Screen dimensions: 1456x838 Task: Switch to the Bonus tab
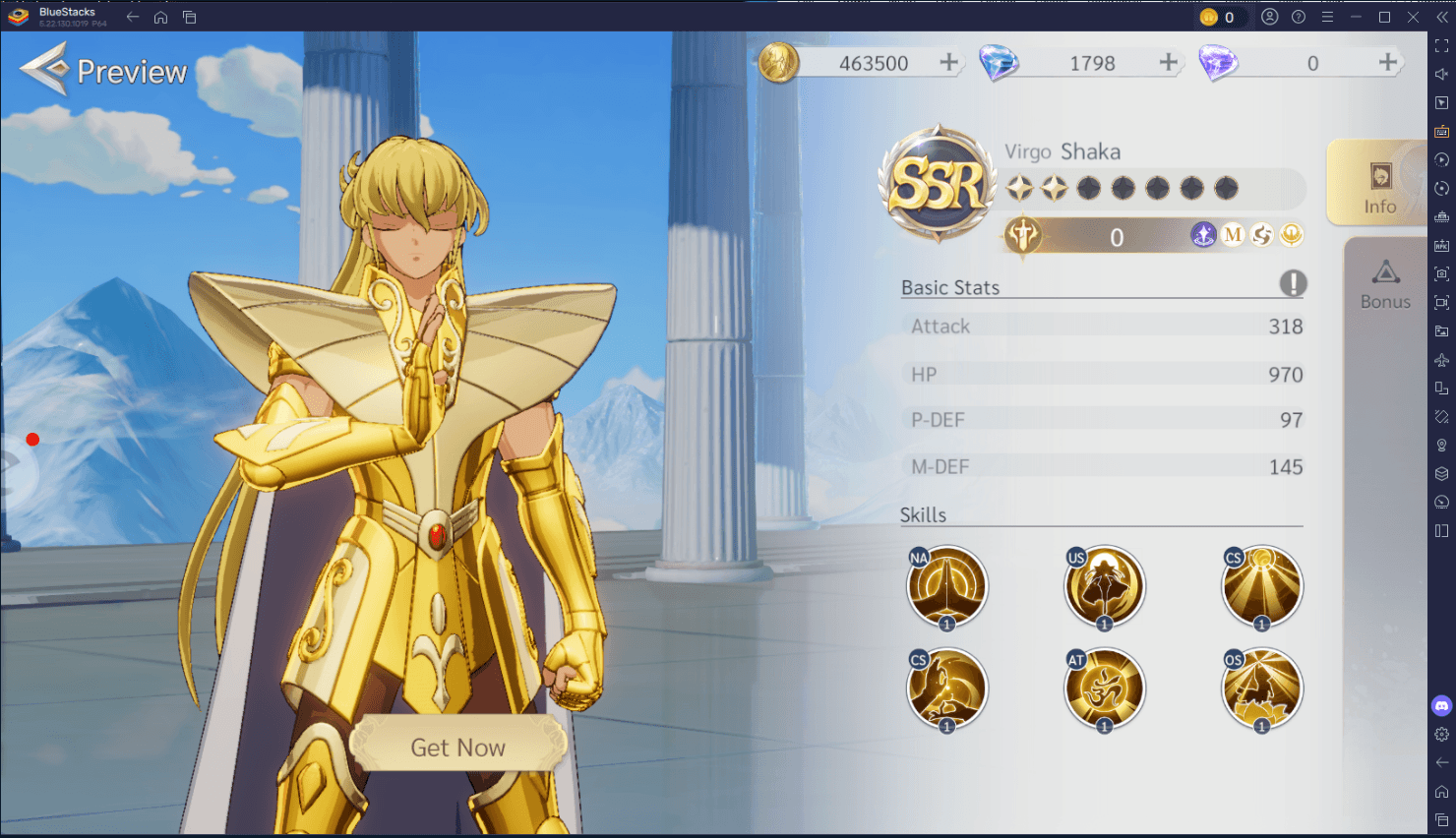coord(1385,285)
